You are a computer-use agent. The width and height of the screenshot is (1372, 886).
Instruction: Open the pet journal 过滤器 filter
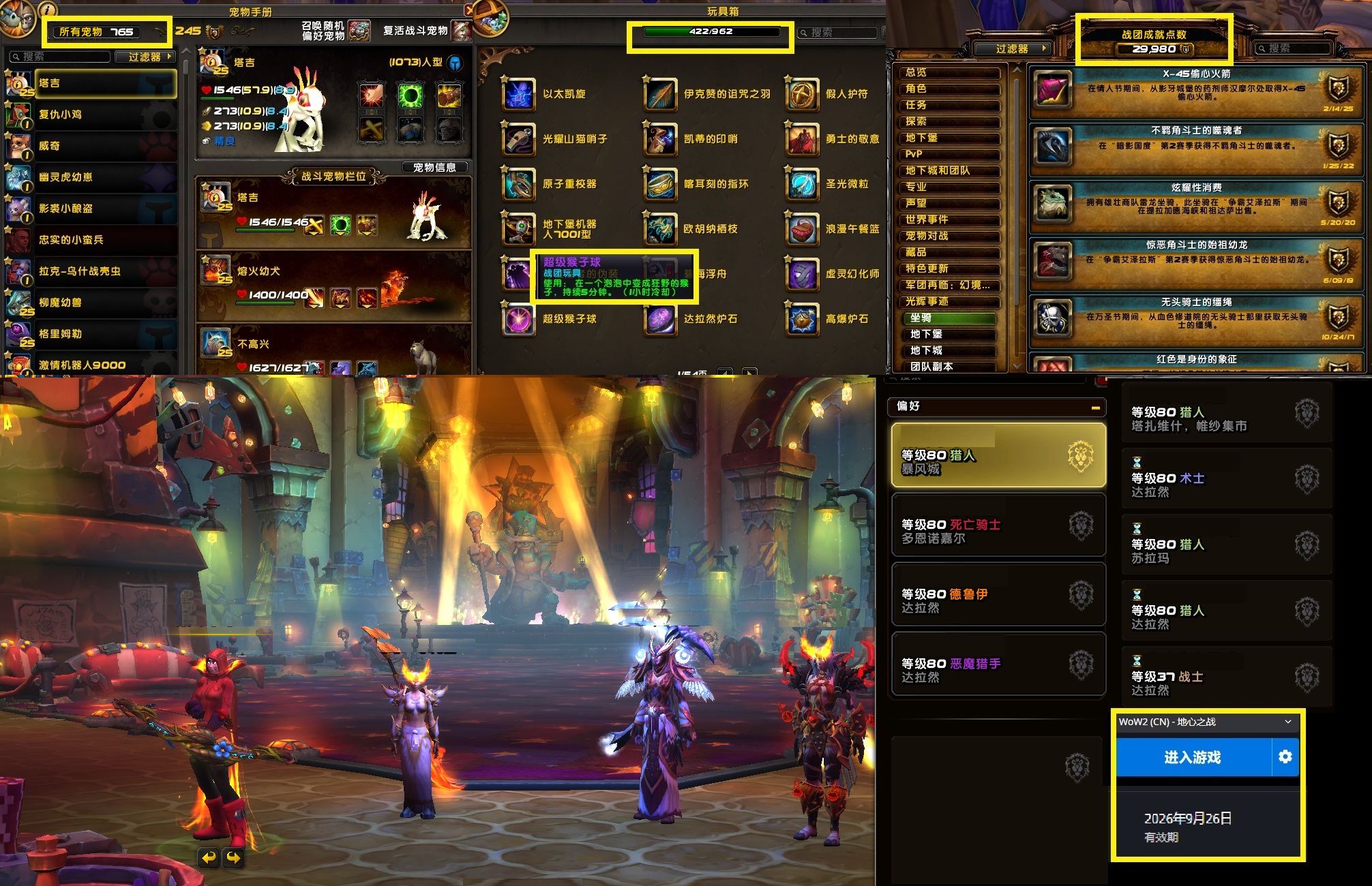tap(146, 57)
